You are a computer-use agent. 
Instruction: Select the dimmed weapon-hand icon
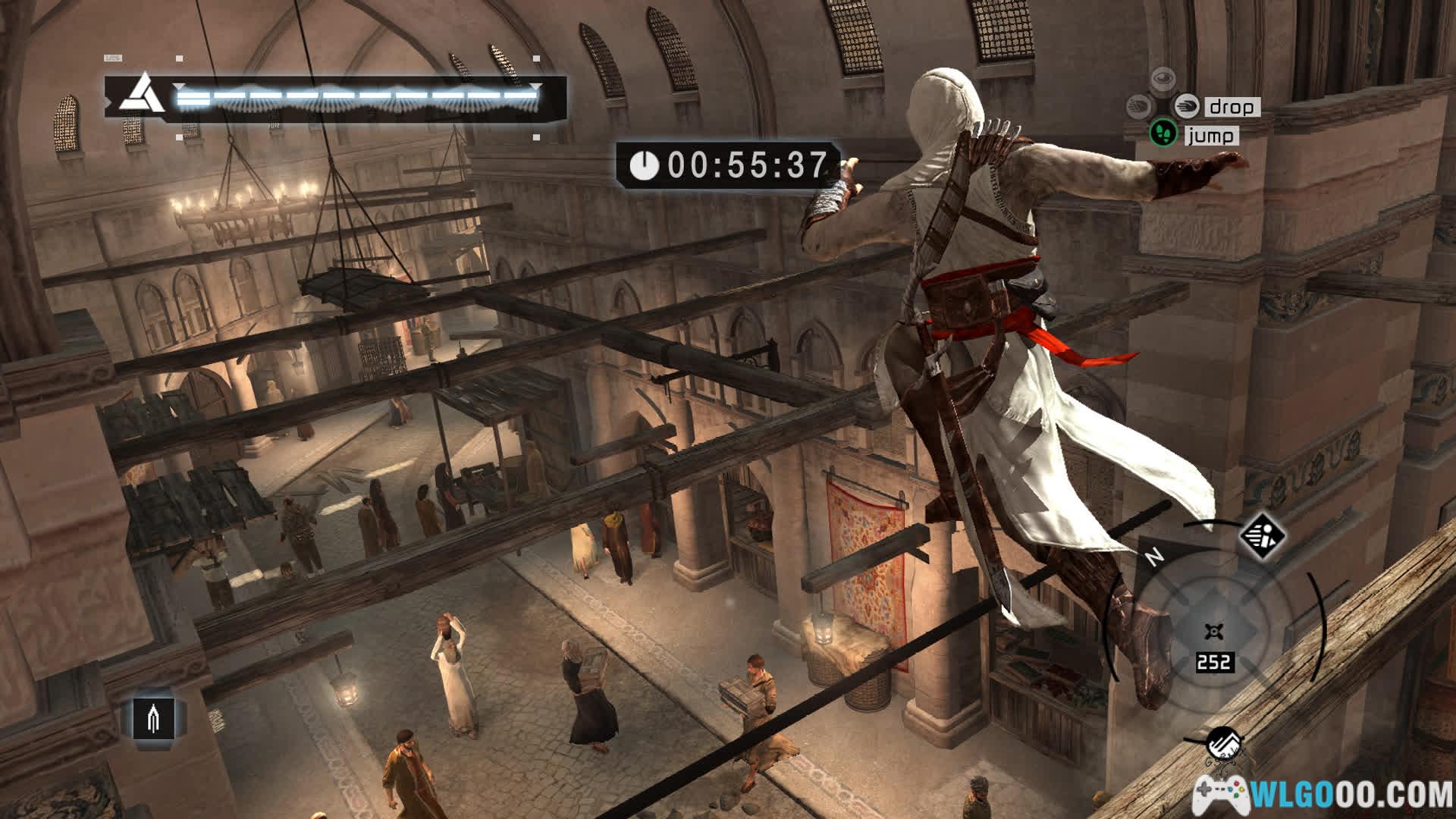pos(1139,106)
